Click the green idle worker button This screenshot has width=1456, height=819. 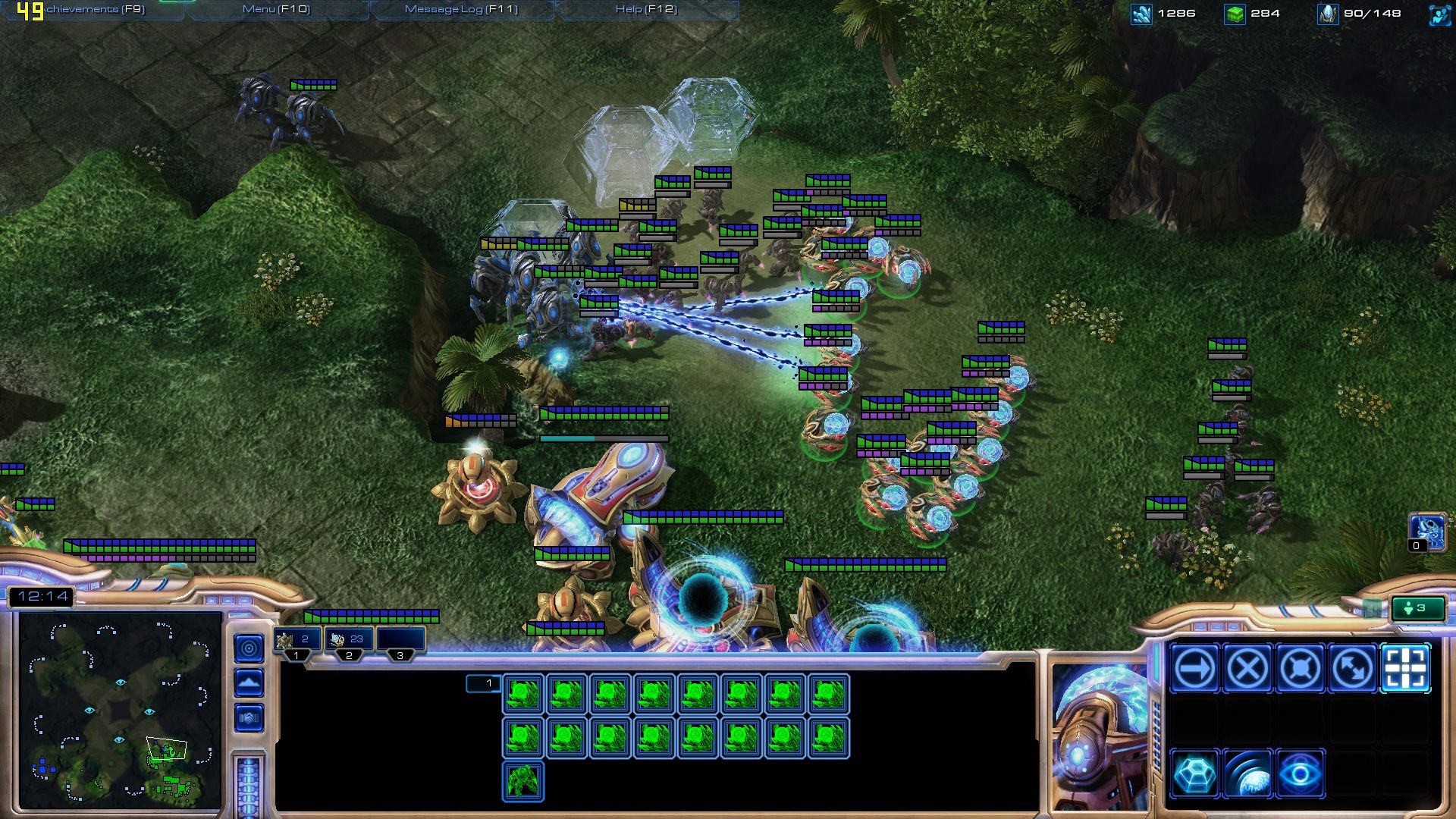pos(1417,608)
